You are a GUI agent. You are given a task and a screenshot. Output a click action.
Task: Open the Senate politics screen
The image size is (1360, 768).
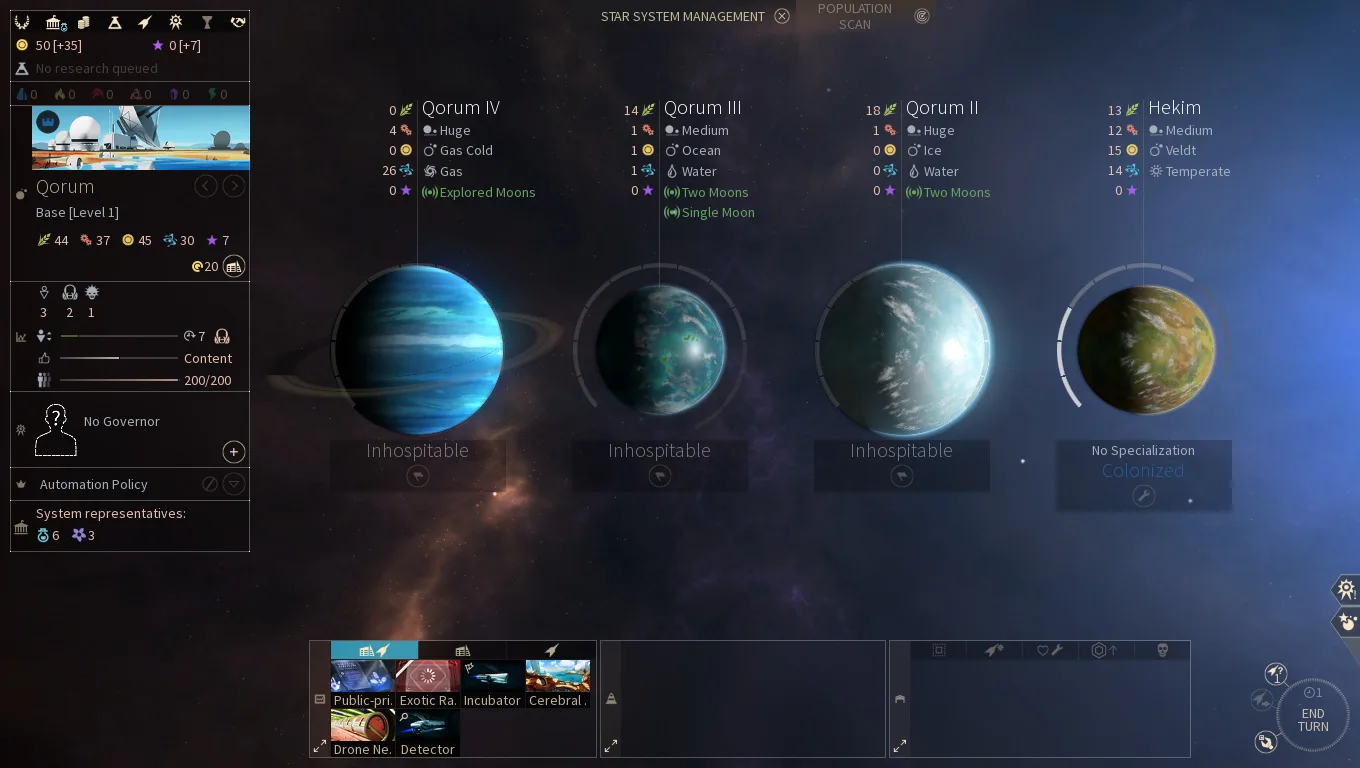tap(55, 21)
